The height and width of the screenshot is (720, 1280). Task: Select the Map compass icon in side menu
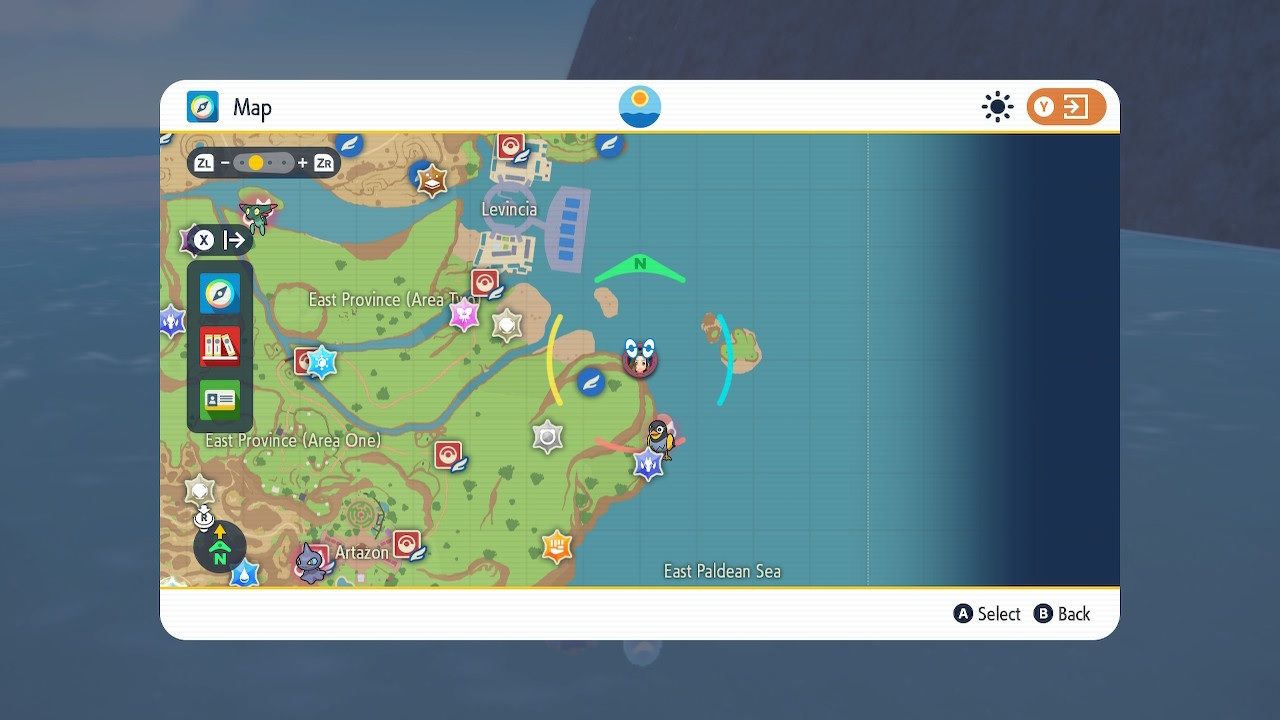tap(218, 295)
